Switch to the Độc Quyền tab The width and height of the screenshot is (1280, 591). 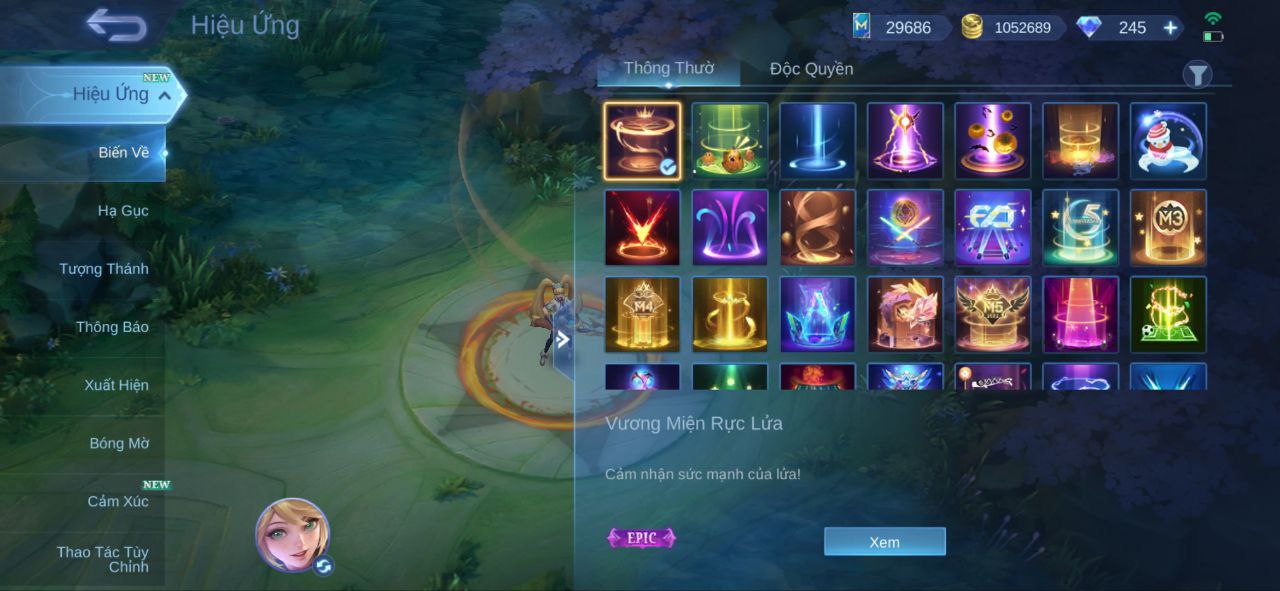(811, 69)
